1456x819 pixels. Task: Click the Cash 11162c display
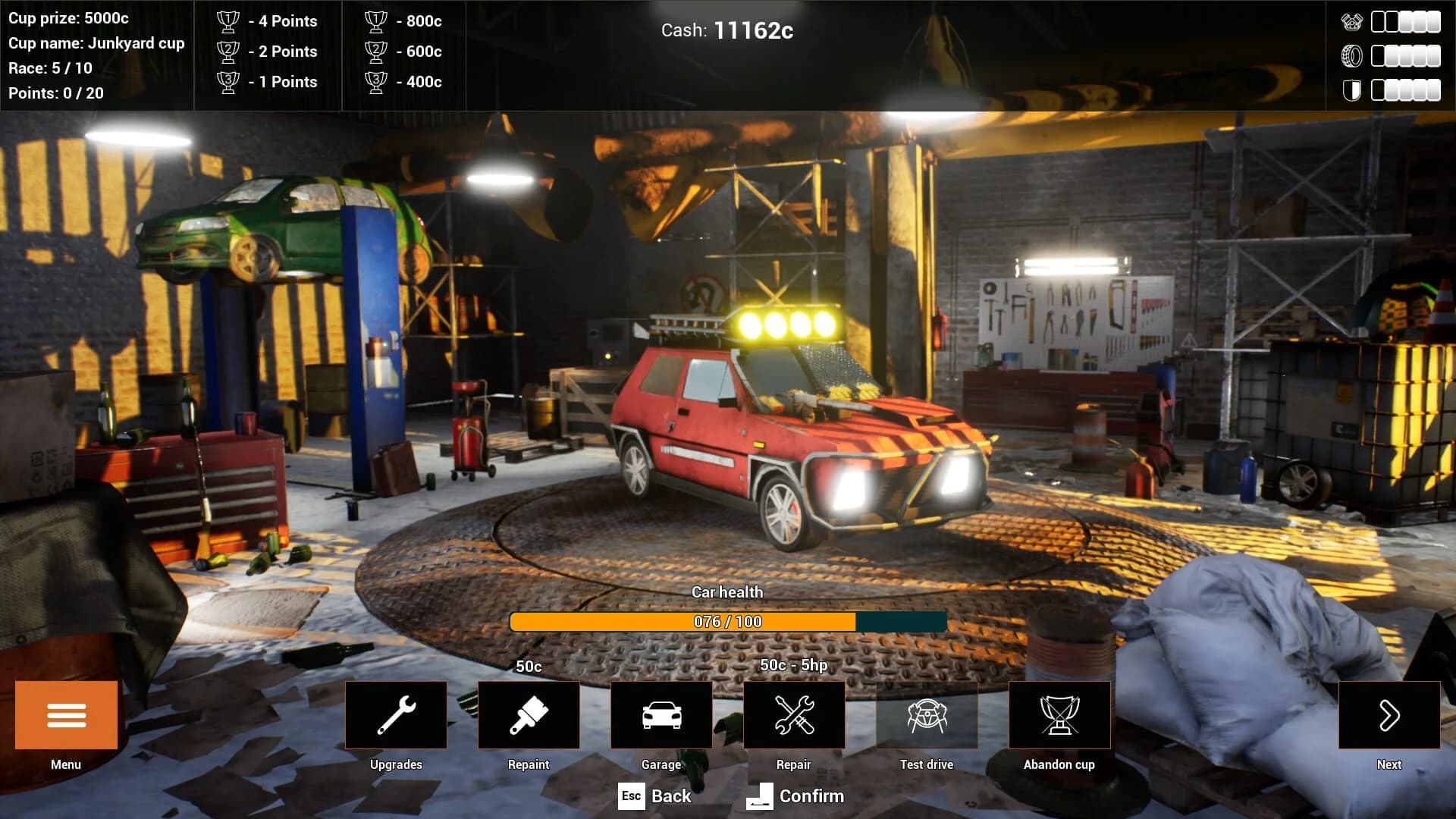click(x=728, y=30)
